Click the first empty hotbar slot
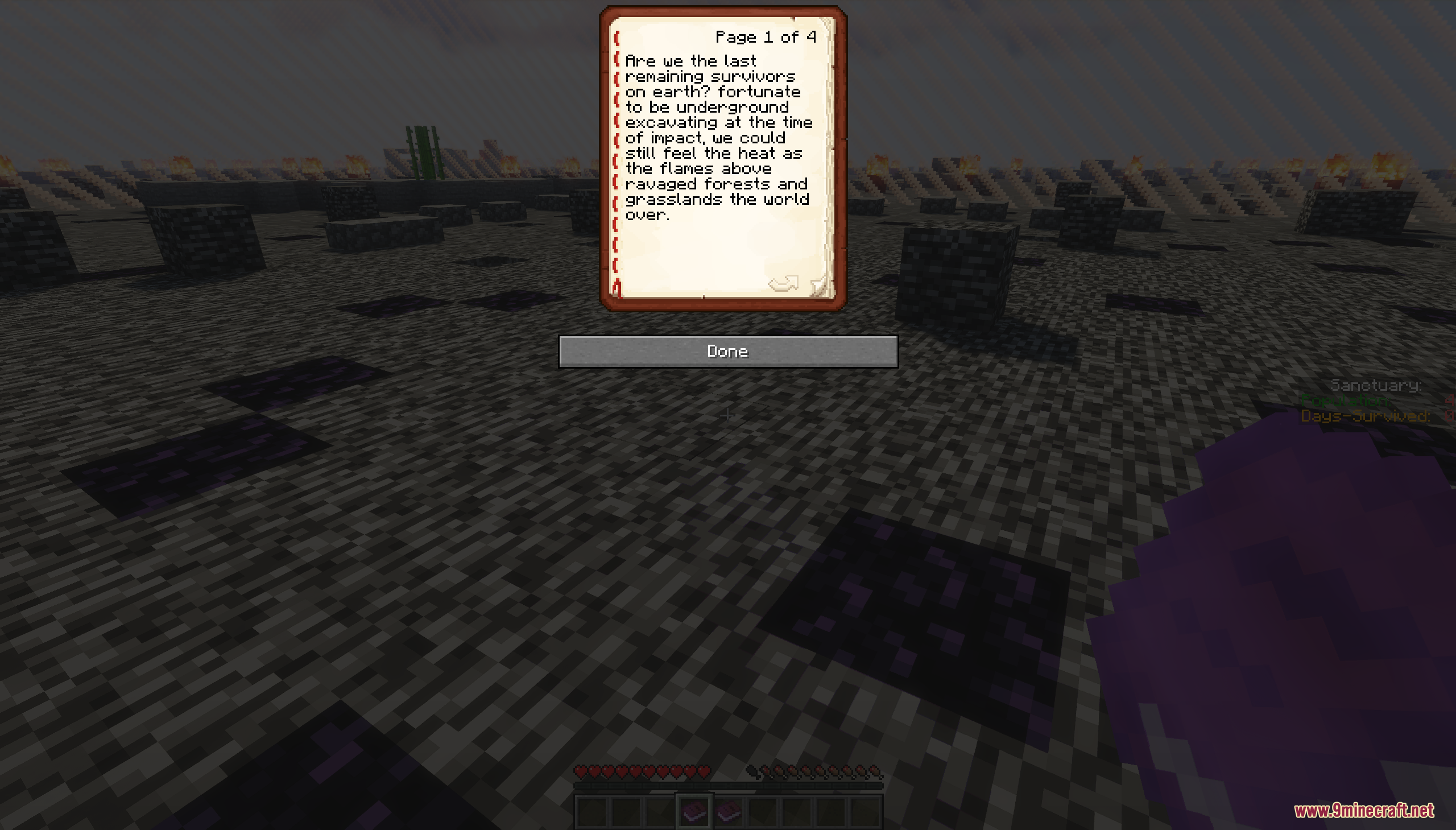Viewport: 1456px width, 830px height. tap(593, 814)
